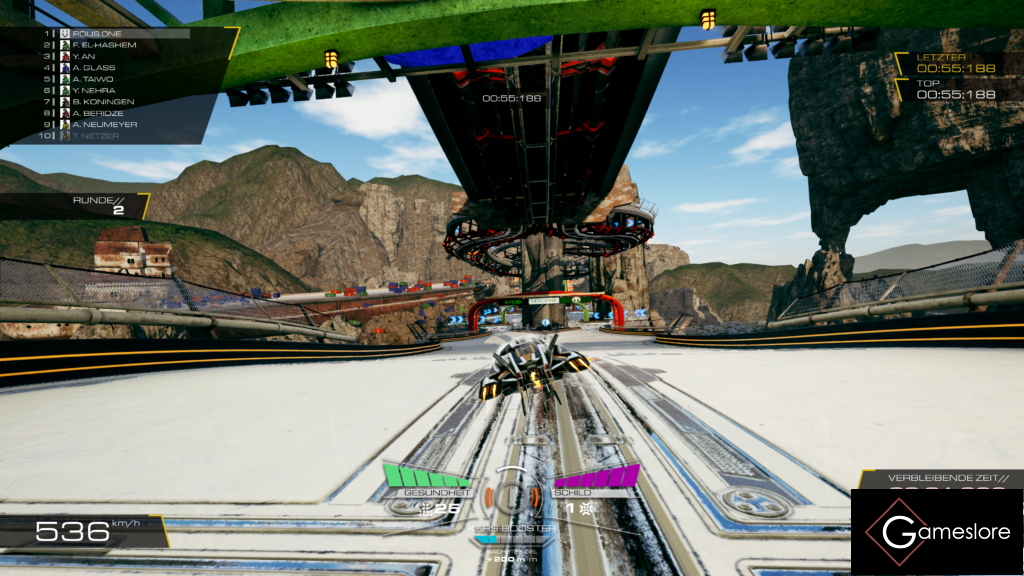
Task: Select A. Neumeyer's racer entry
Action: [104, 124]
